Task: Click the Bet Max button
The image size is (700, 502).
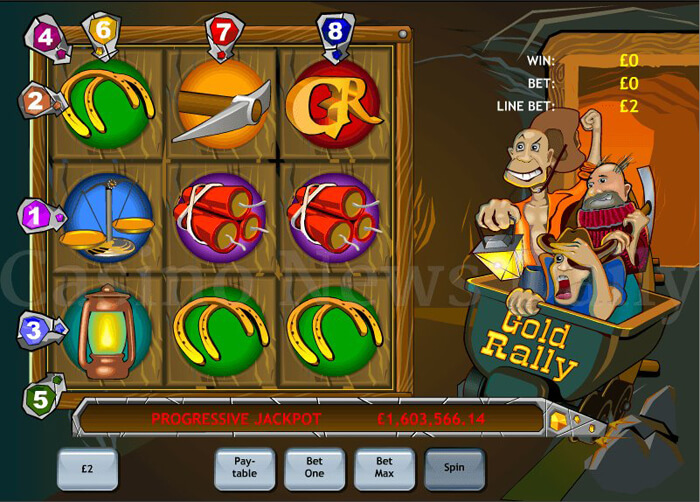Action: 385,467
